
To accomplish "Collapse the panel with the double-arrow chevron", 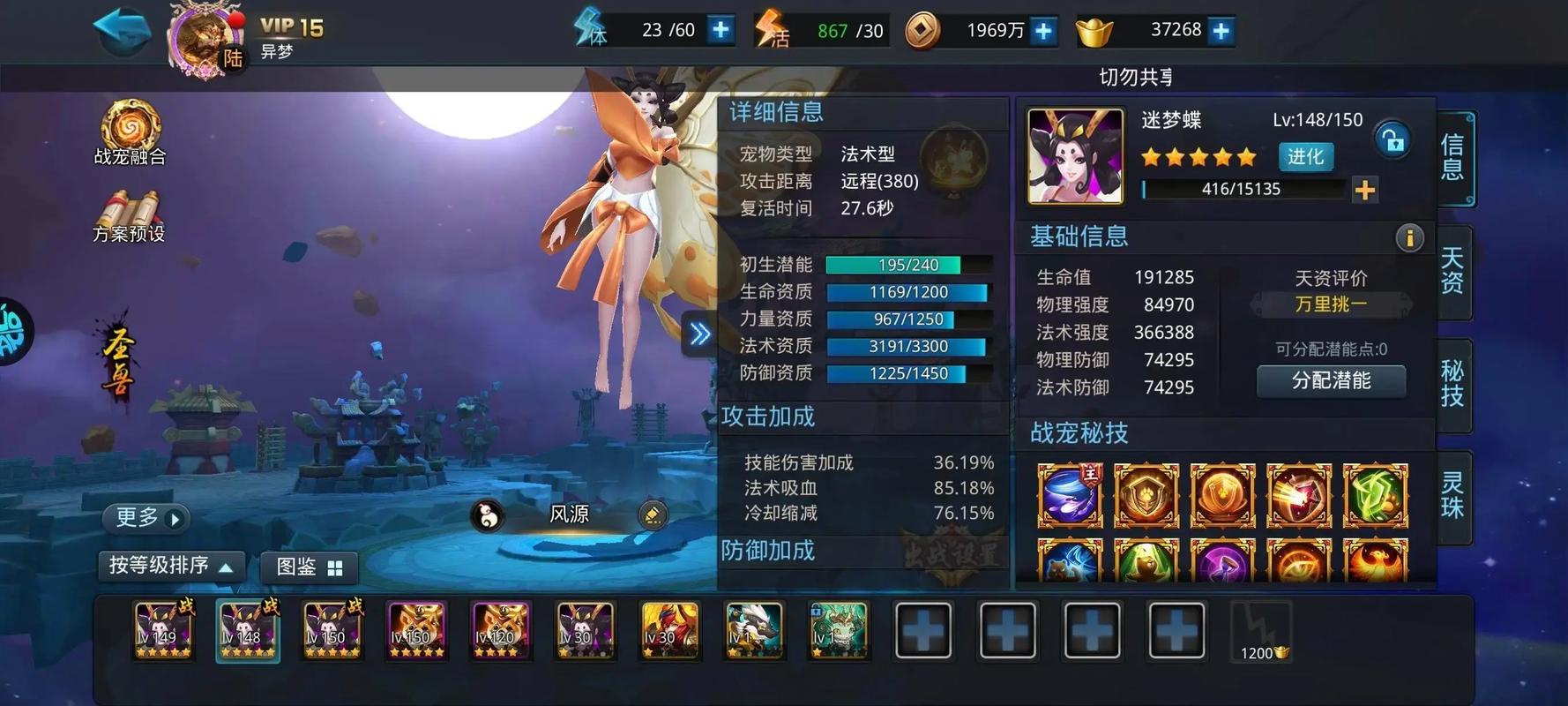I will 699,334.
